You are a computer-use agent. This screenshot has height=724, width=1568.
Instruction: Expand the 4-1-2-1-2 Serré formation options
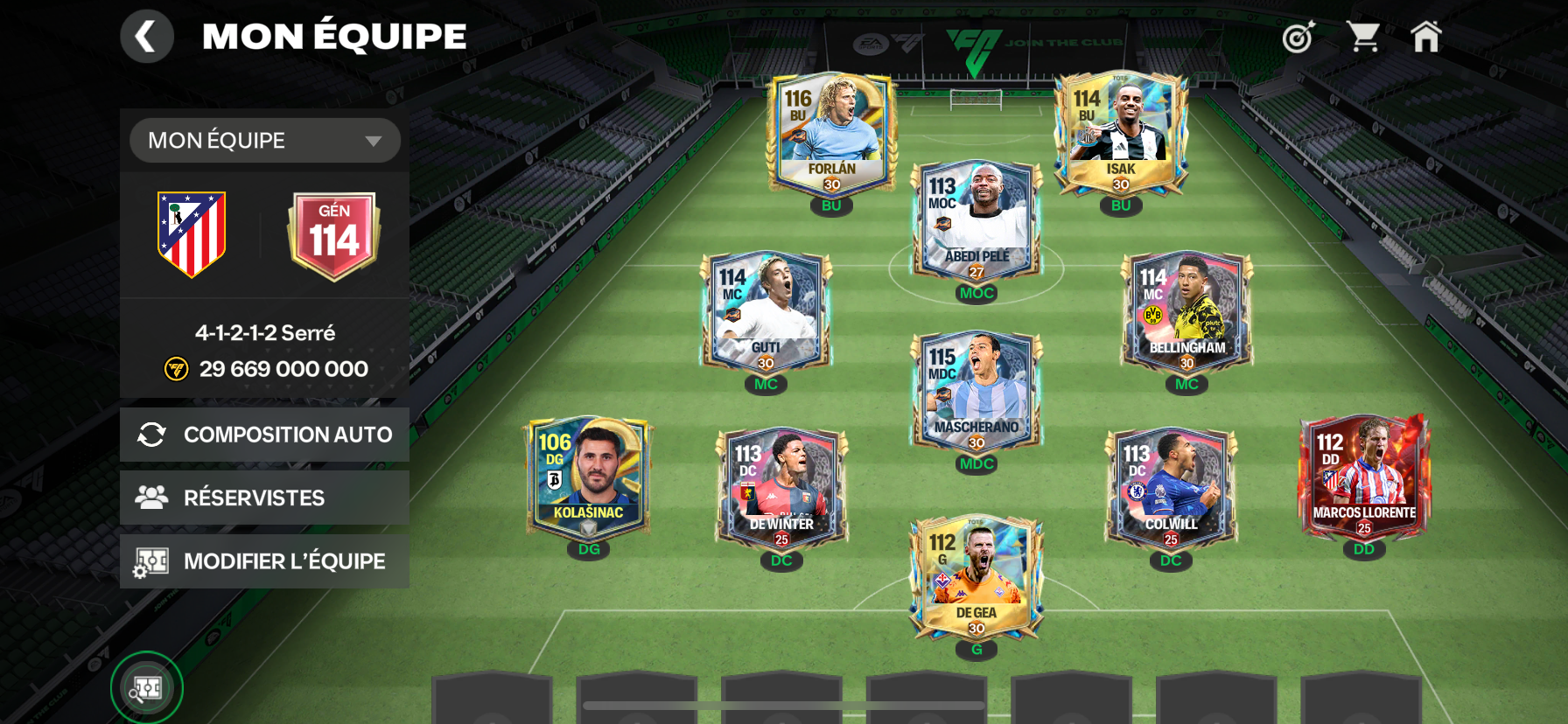tap(264, 332)
